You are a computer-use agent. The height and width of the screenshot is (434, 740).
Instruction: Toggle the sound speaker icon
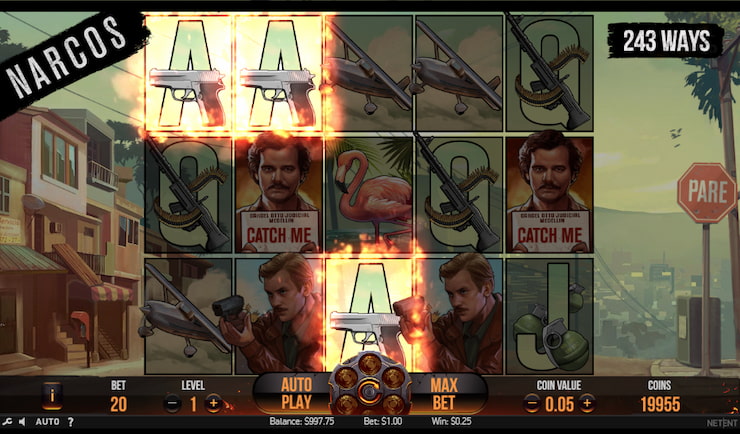[x=21, y=422]
